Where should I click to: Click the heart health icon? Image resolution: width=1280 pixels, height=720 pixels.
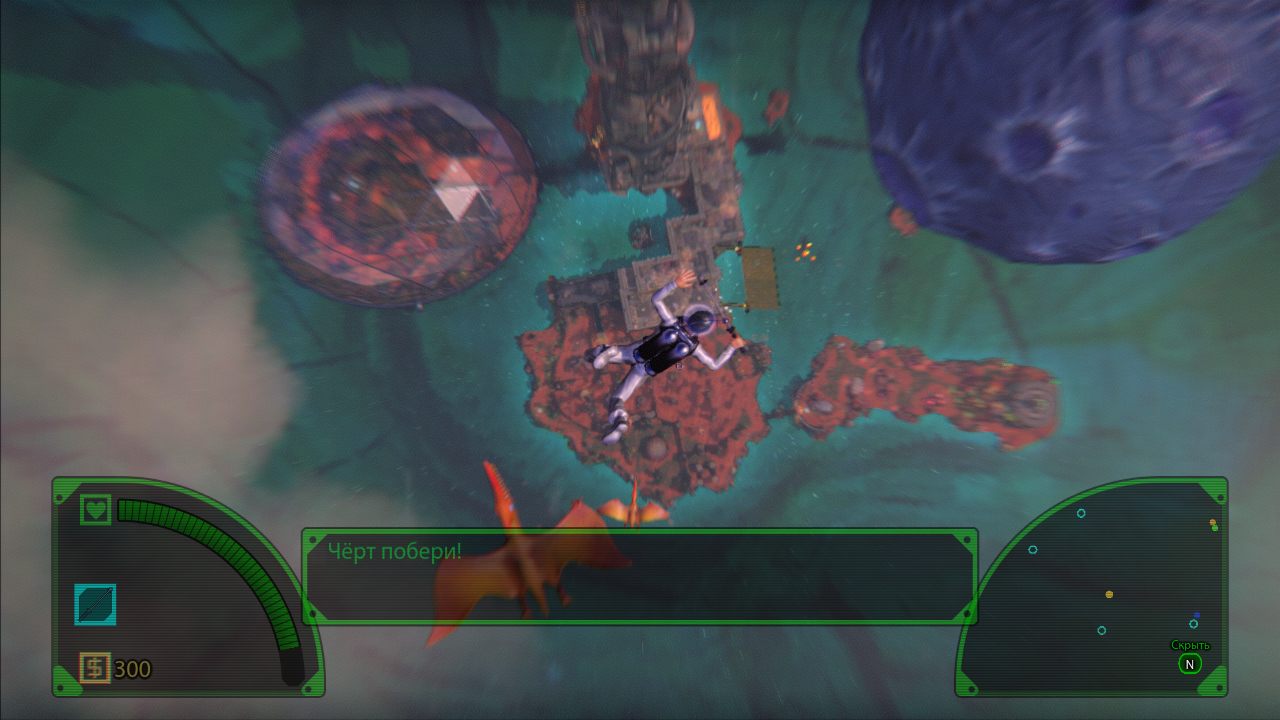click(96, 509)
